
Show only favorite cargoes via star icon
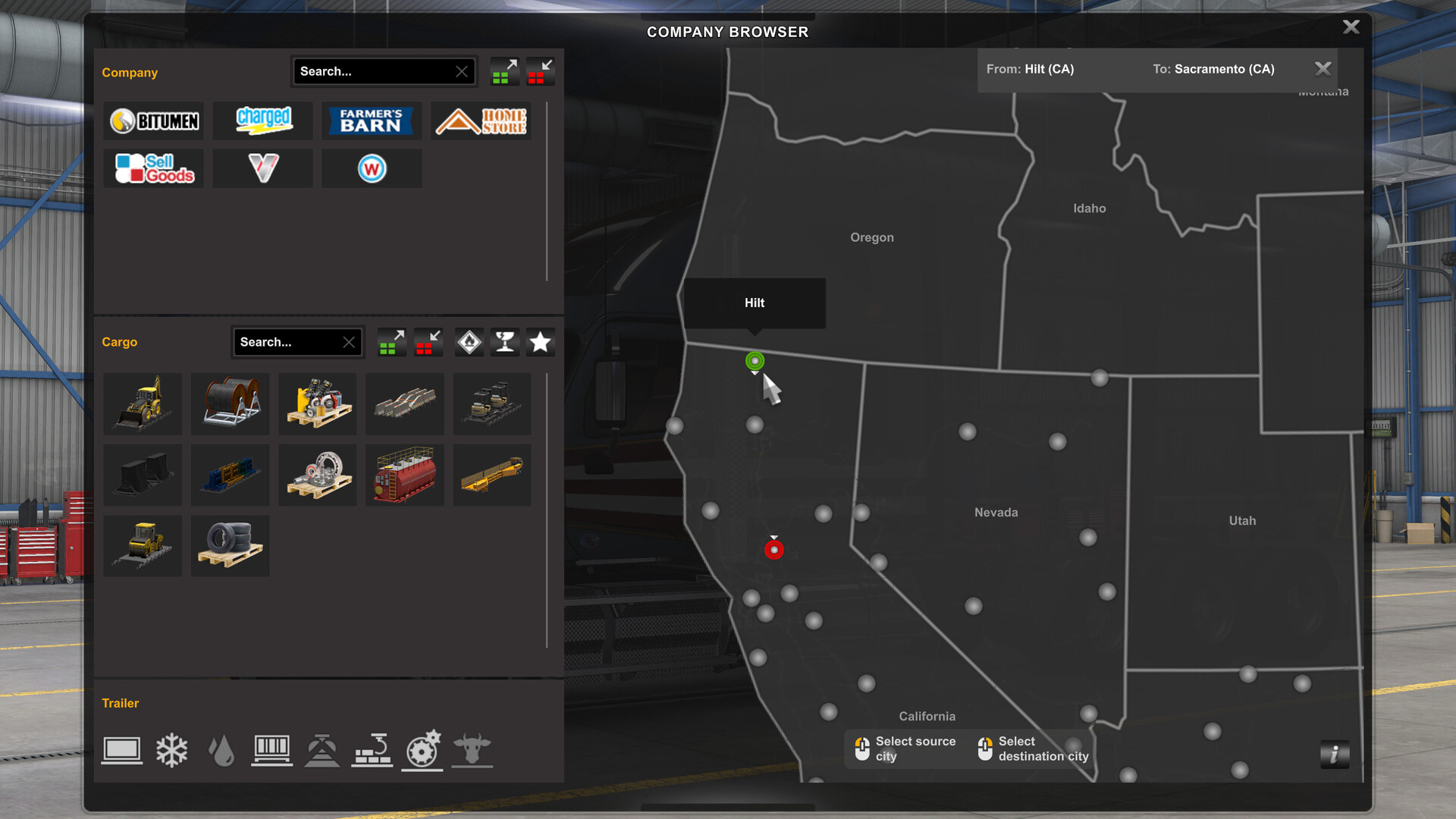[540, 342]
